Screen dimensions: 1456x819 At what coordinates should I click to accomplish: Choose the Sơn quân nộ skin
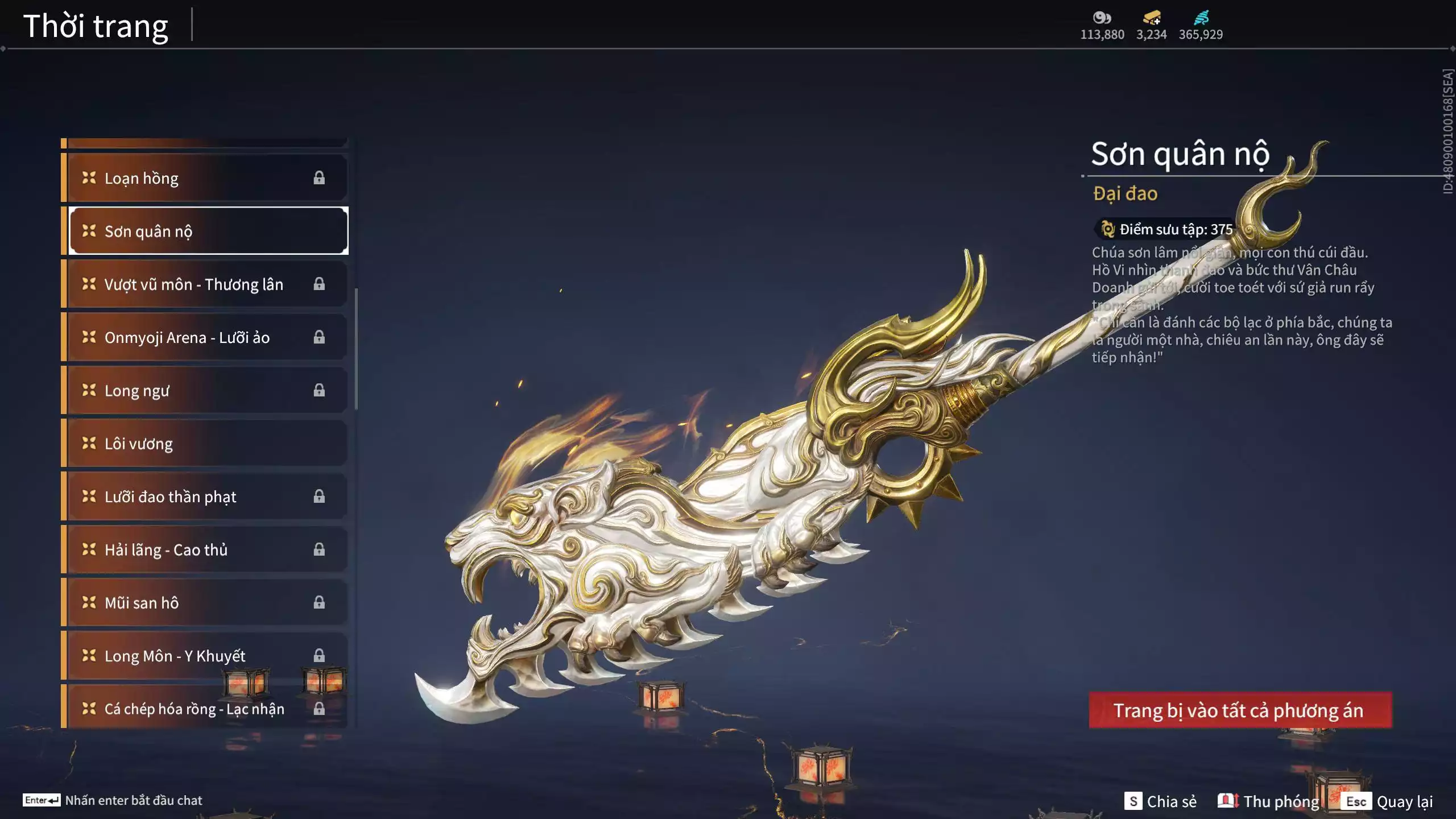(208, 231)
